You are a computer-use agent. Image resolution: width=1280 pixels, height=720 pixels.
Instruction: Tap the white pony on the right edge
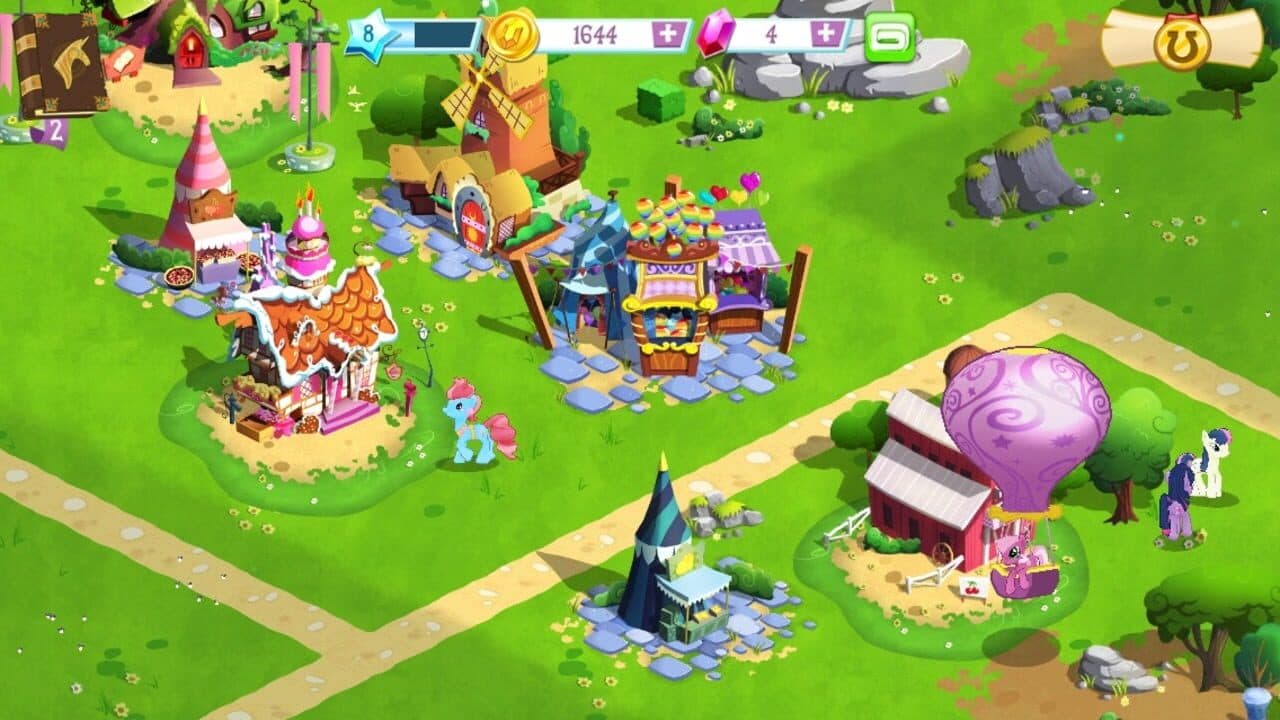1210,465
